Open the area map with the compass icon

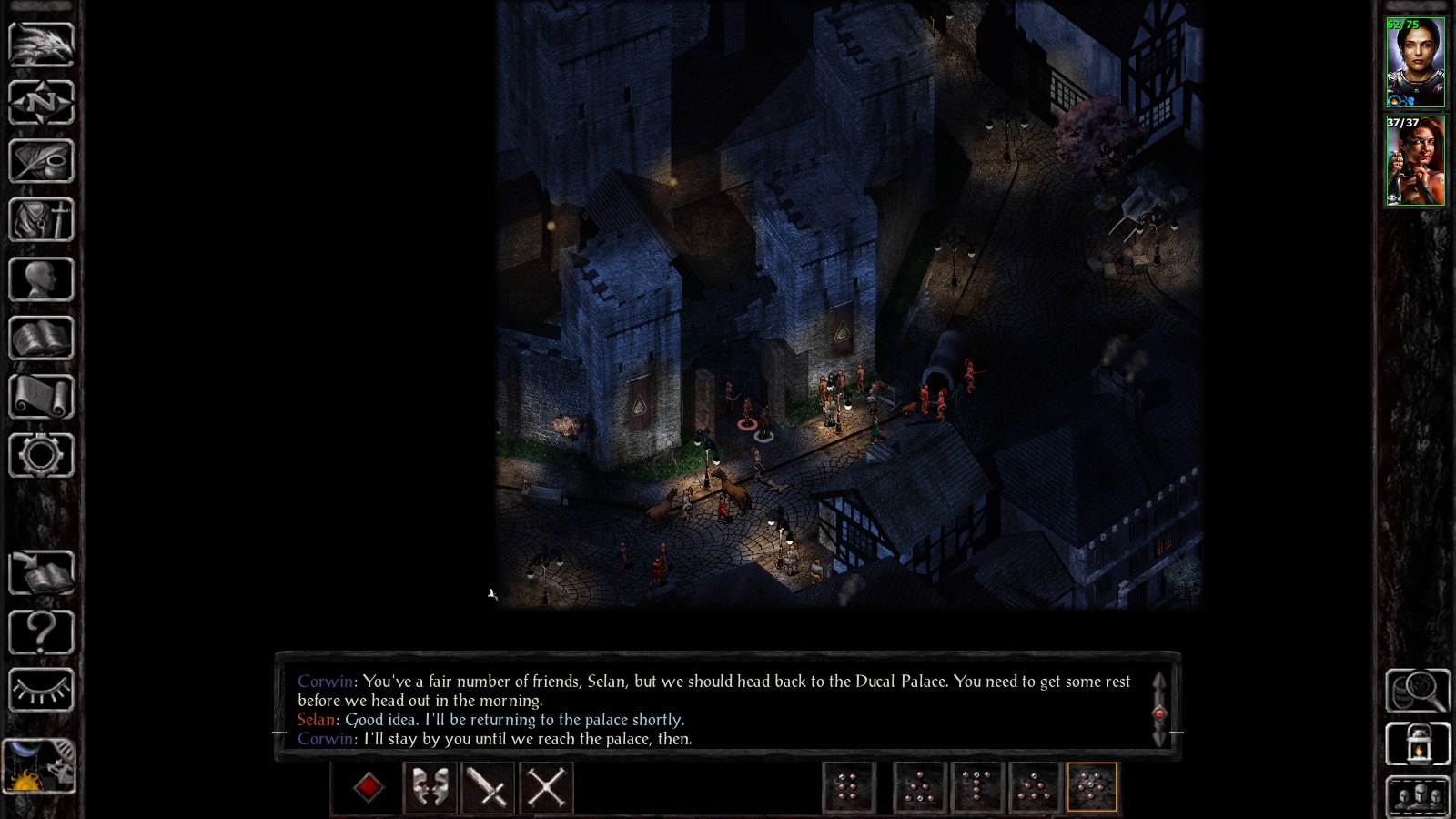pos(41,102)
